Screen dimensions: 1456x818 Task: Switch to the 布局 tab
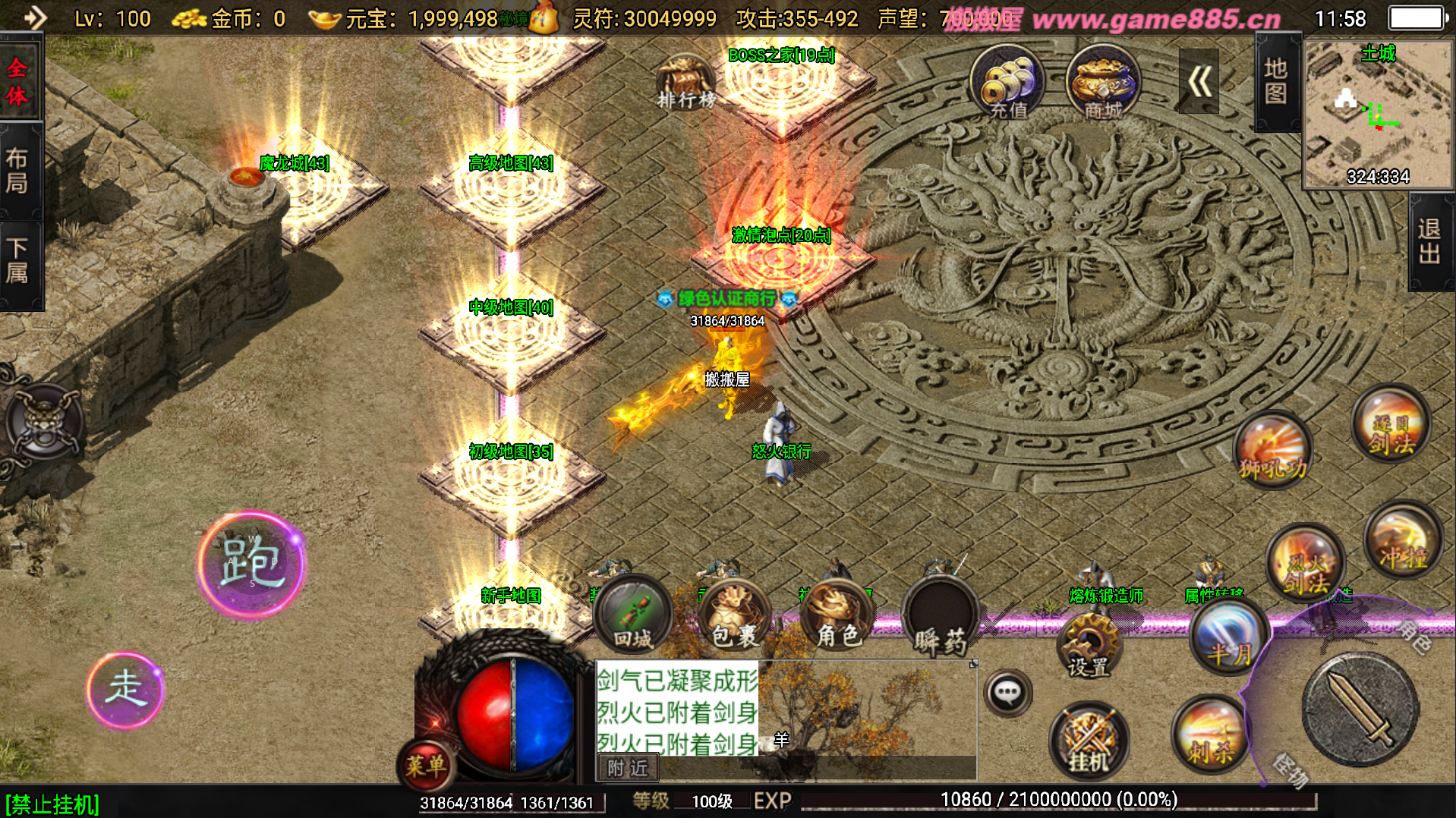pos(18,171)
